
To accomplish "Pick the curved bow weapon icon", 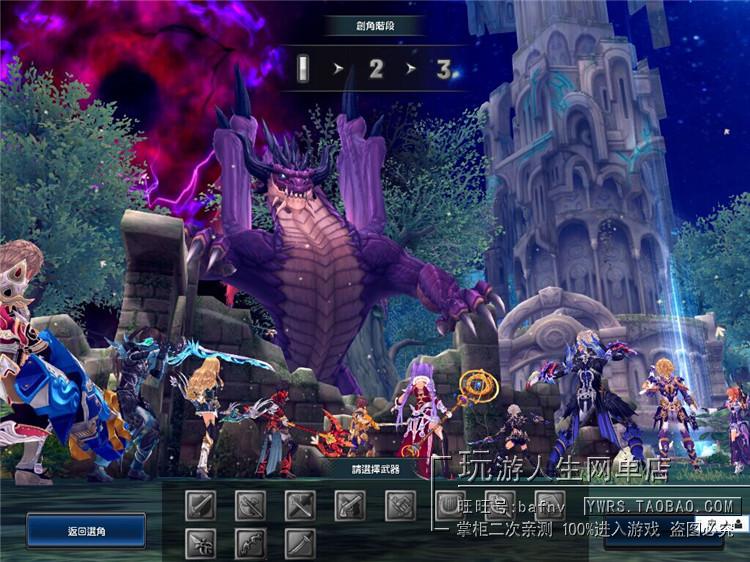I will (250, 543).
